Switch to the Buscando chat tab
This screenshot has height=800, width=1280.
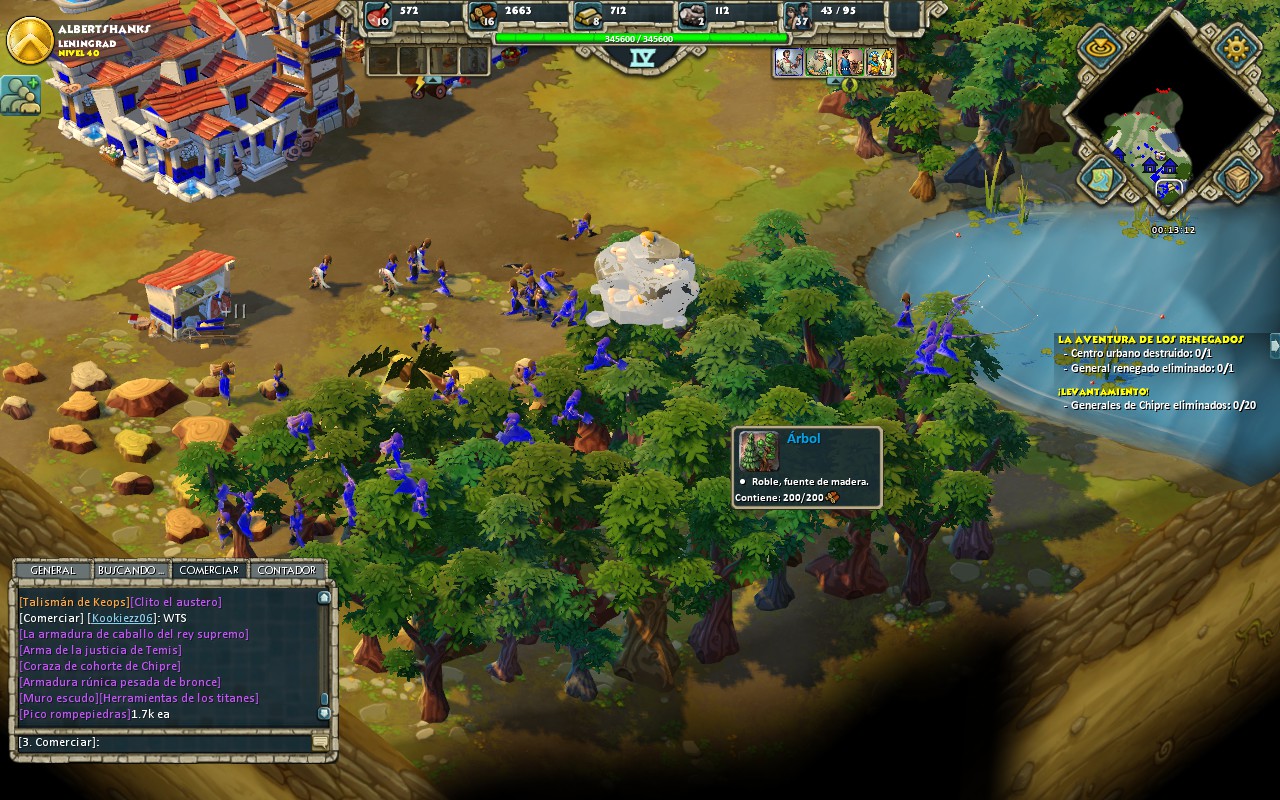coord(131,570)
